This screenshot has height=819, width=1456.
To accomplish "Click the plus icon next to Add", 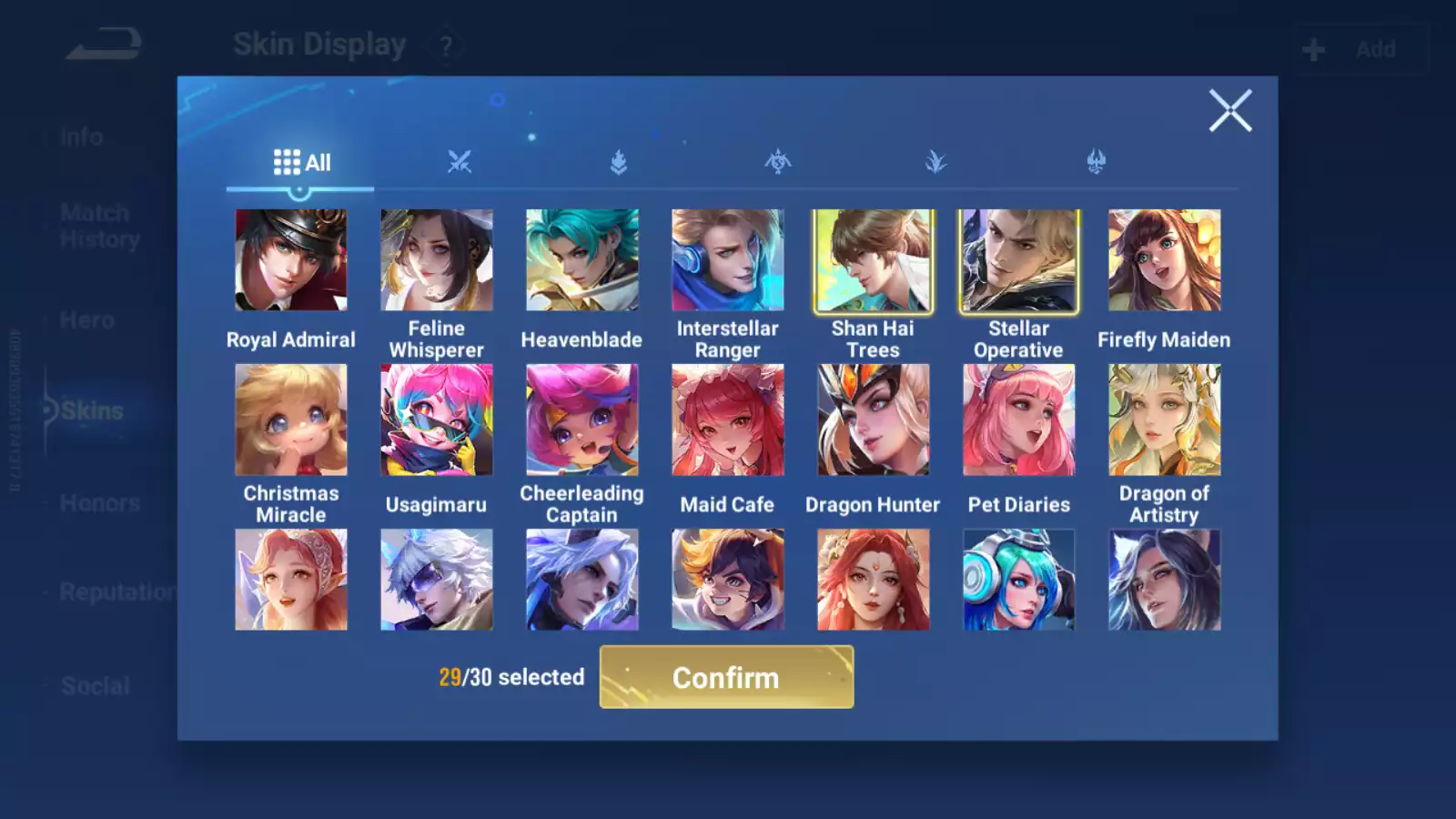I will (1312, 48).
